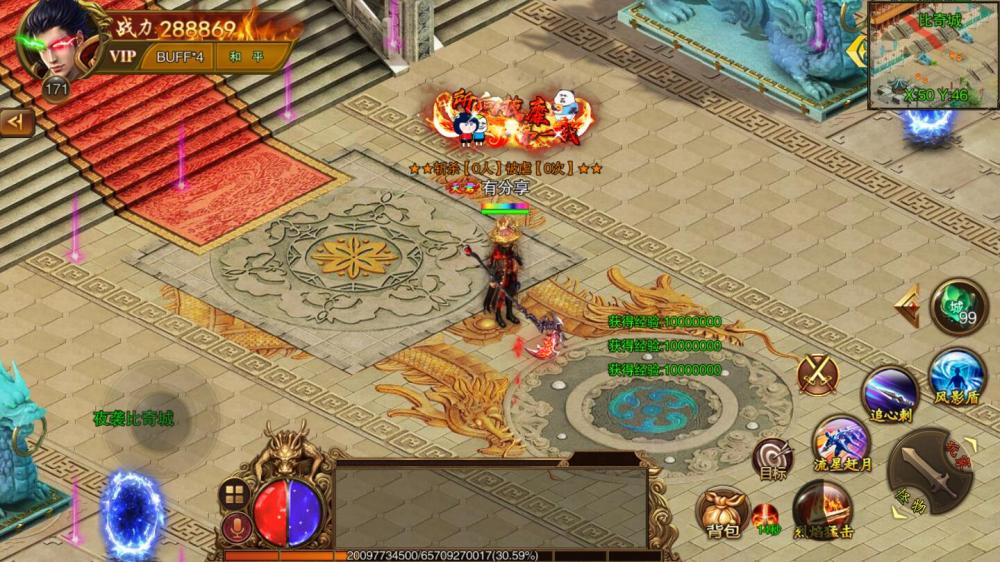Open the four-square grid menu button
Screen dimensions: 1000x562
[x=236, y=494]
